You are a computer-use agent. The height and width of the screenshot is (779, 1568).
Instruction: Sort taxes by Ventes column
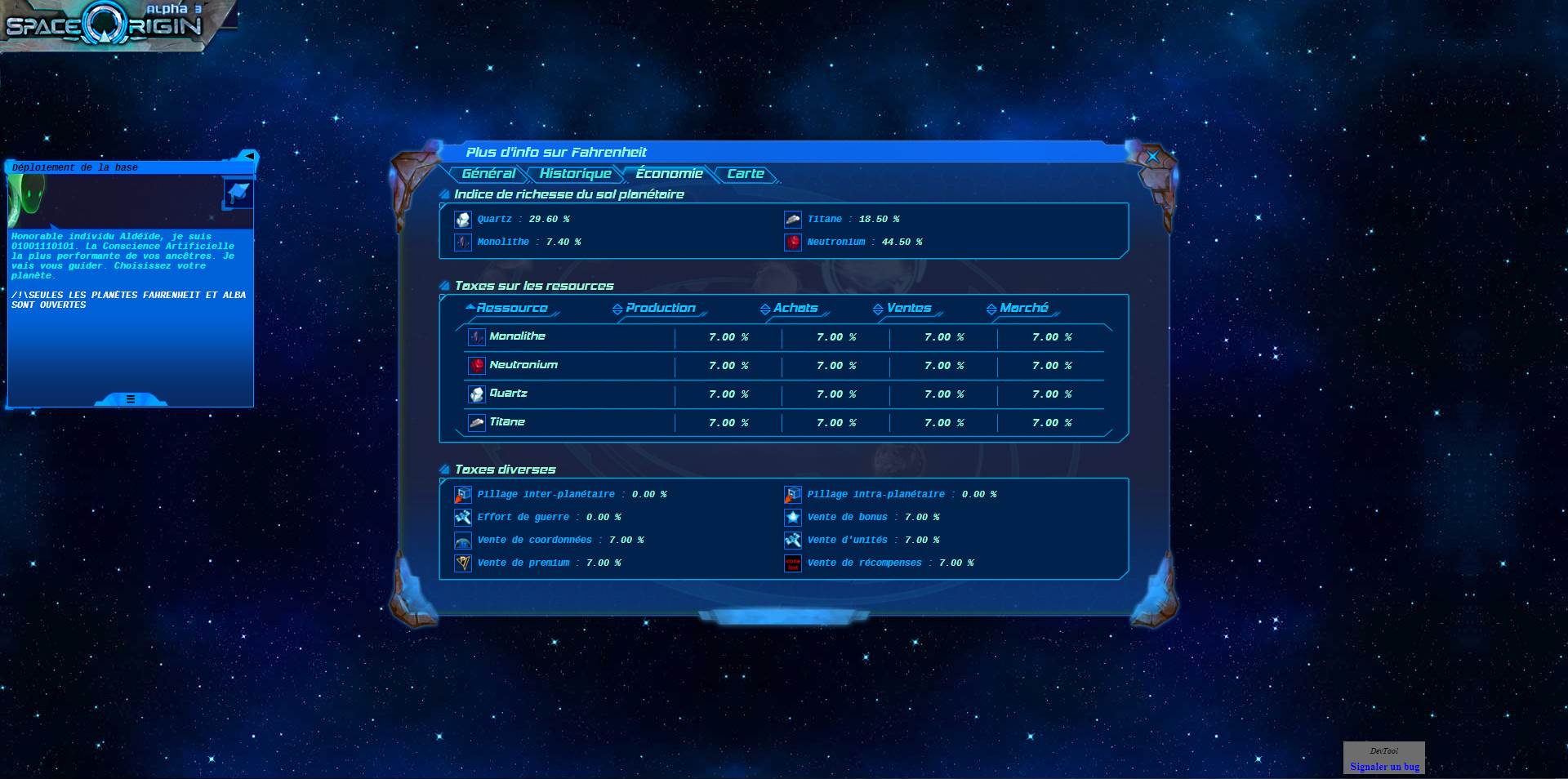click(x=908, y=308)
